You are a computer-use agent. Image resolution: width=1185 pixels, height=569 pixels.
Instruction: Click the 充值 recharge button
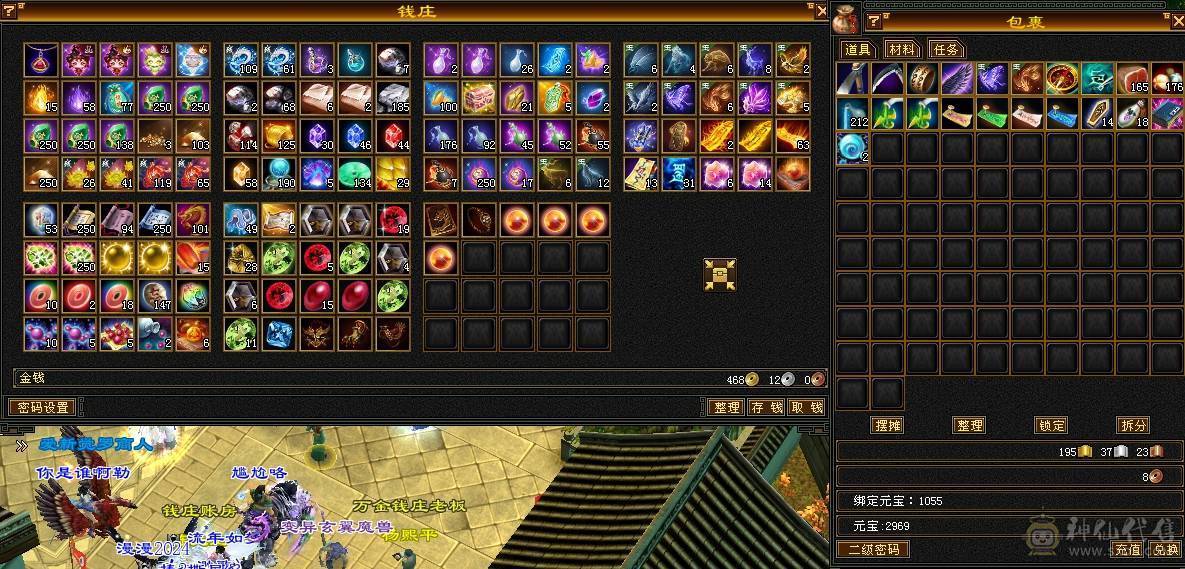1128,549
